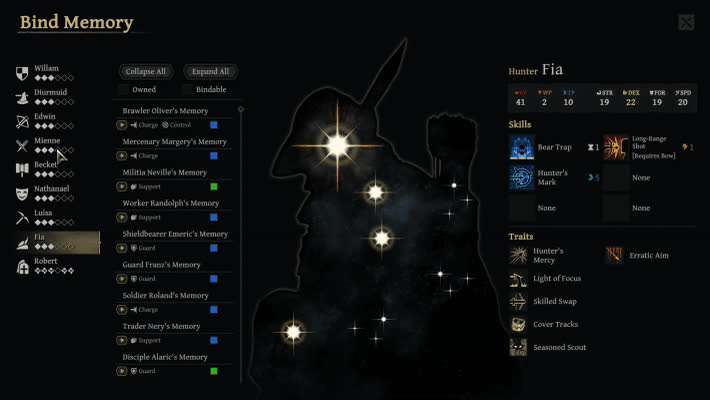Image resolution: width=710 pixels, height=400 pixels.
Task: Close the Bind Memory screen
Action: pyautogui.click(x=686, y=22)
